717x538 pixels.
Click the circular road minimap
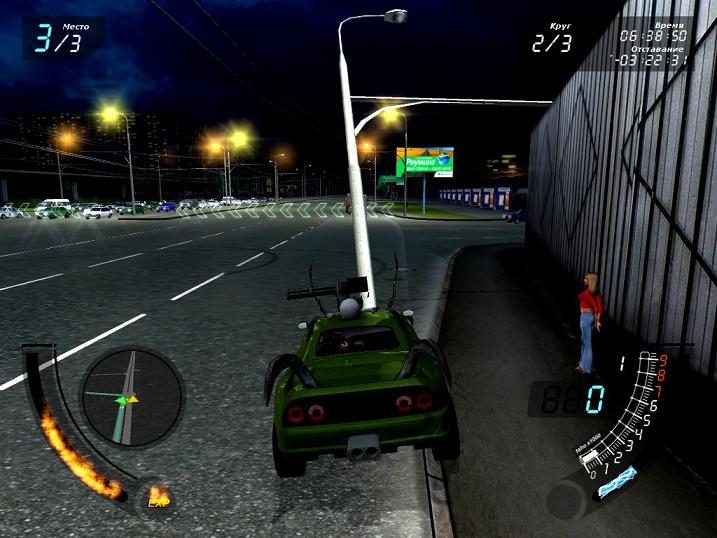point(132,397)
